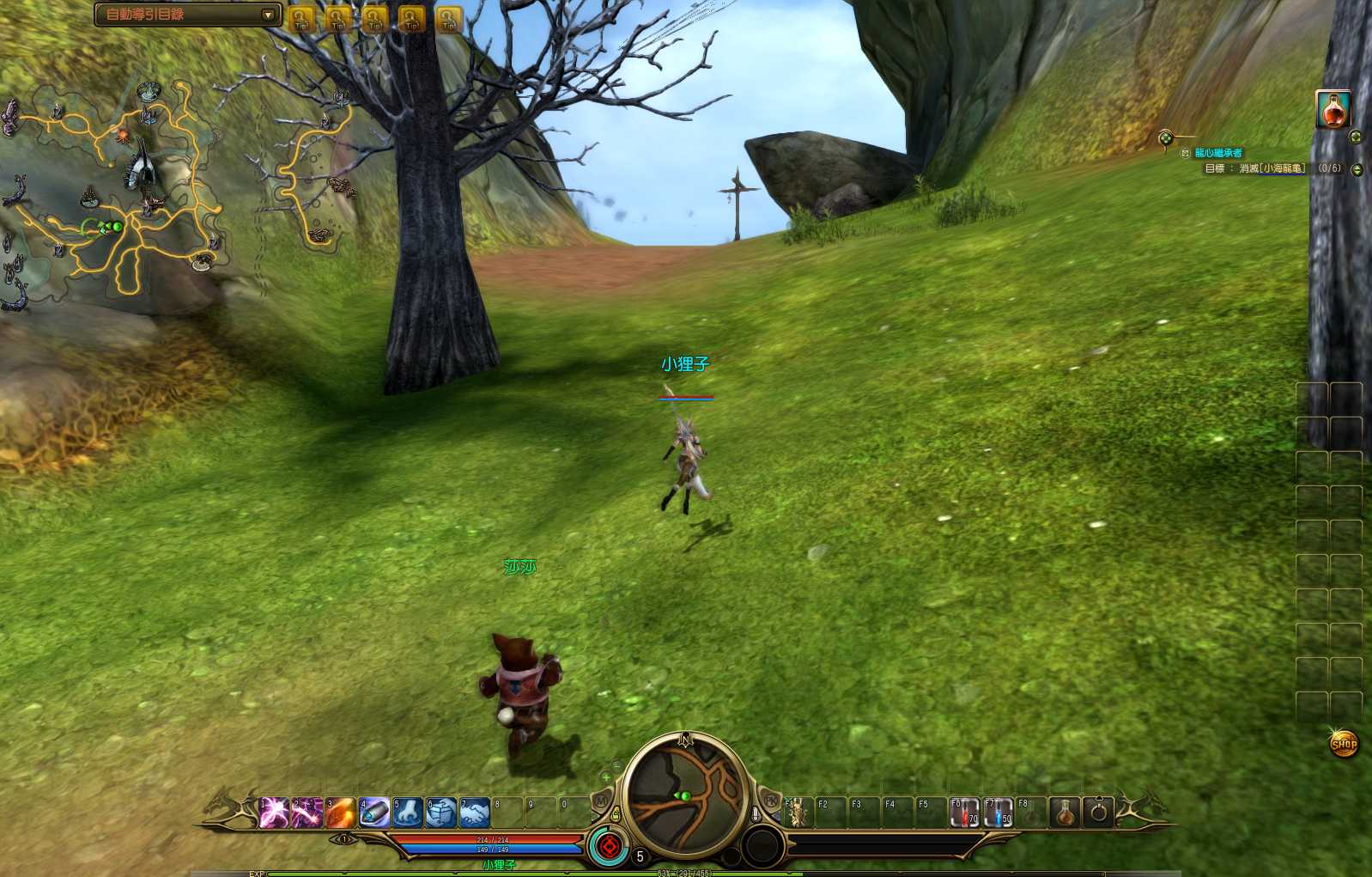Viewport: 1372px width, 877px height.
Task: Use the orange fire skill in slot 3
Action: tap(341, 812)
